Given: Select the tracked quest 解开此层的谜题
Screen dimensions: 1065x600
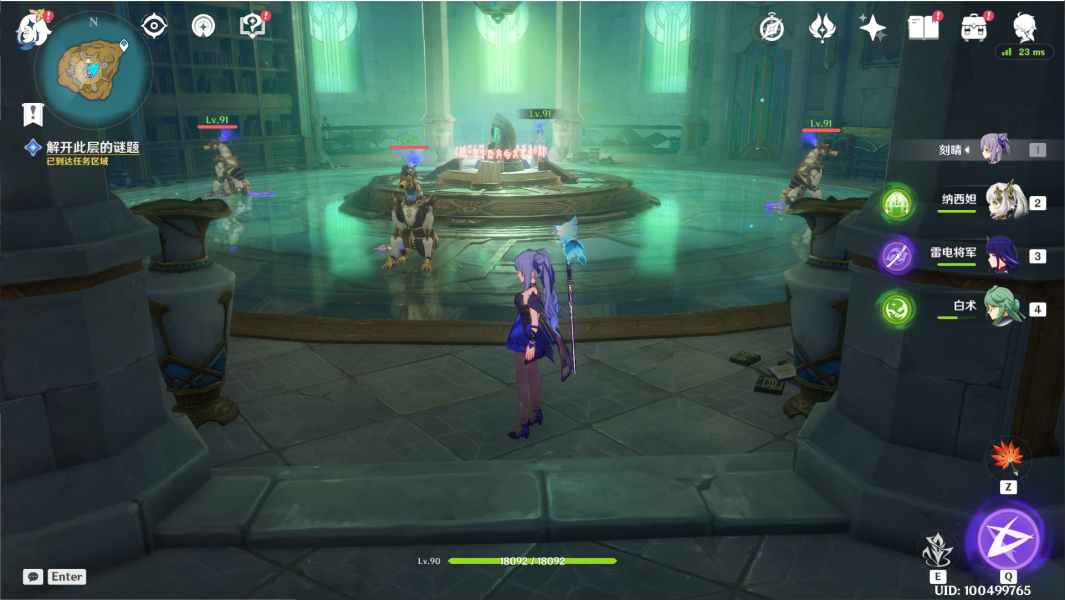Looking at the screenshot, I should coord(92,148).
